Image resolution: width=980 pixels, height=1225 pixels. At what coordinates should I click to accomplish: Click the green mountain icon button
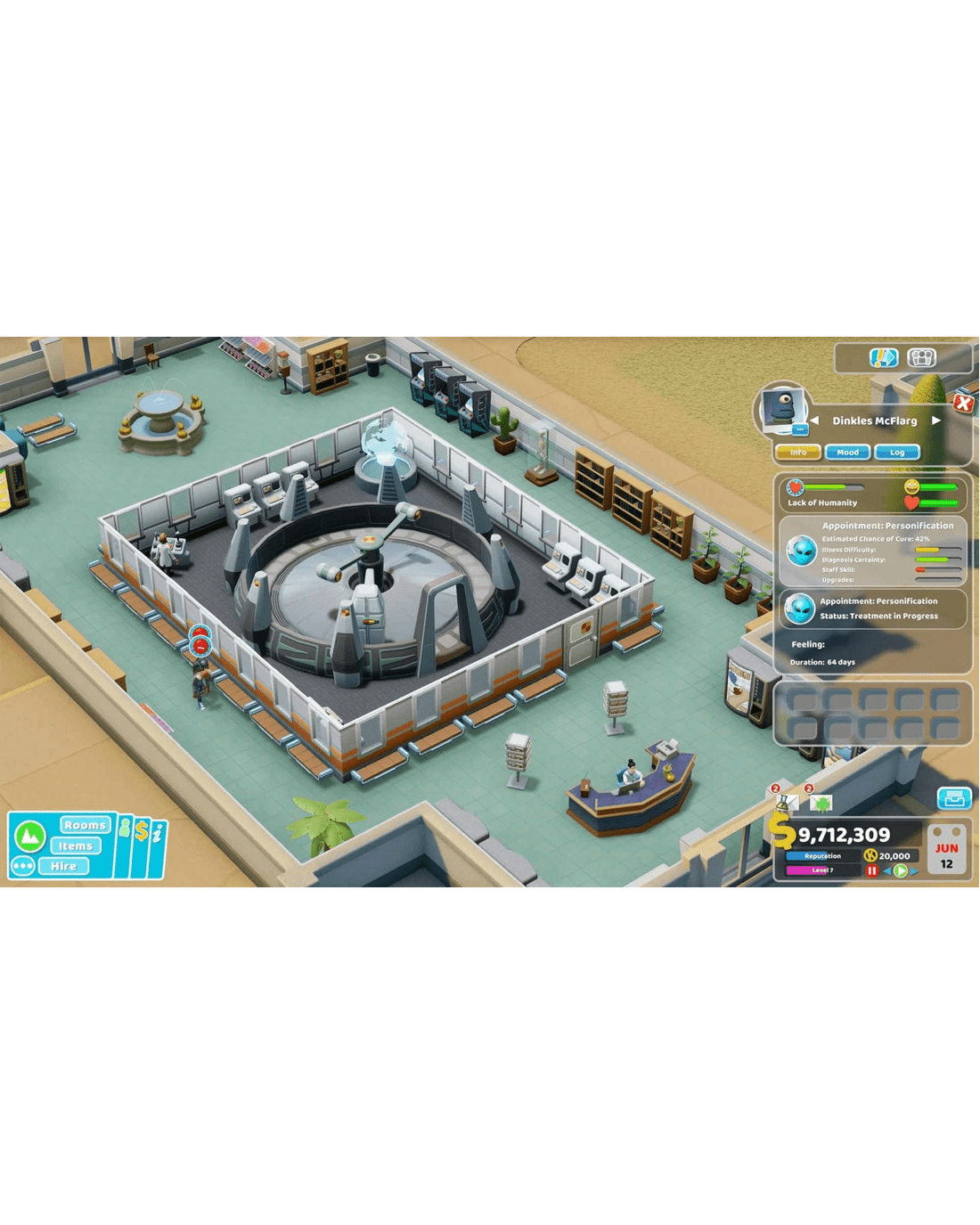tap(30, 836)
